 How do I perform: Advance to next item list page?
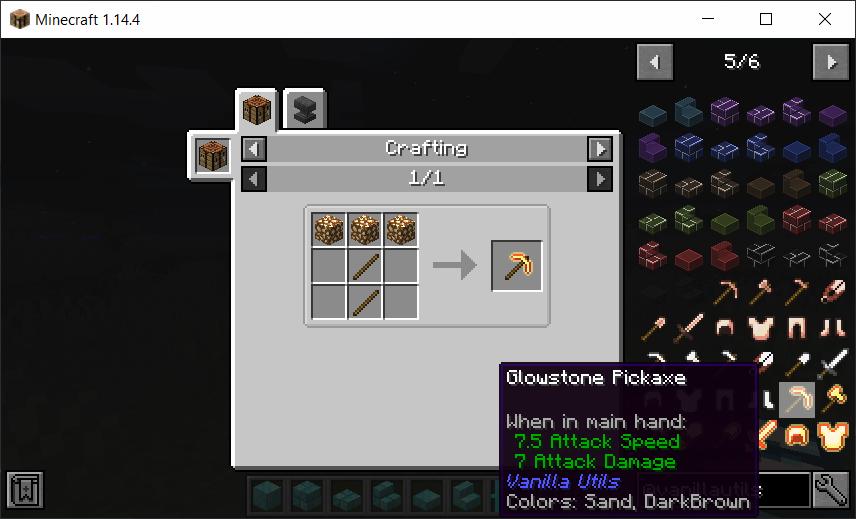[830, 62]
